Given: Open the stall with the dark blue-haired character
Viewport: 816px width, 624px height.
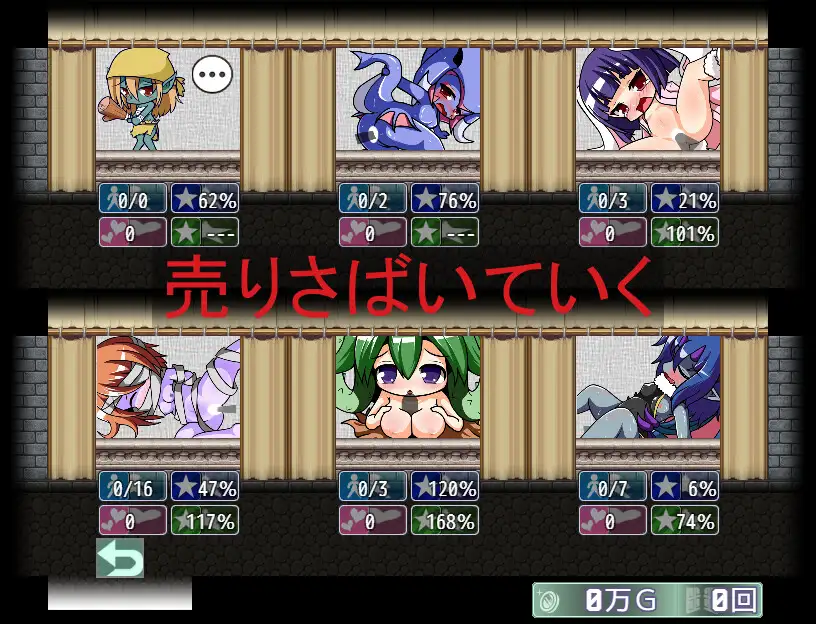Looking at the screenshot, I should pyautogui.click(x=648, y=388).
